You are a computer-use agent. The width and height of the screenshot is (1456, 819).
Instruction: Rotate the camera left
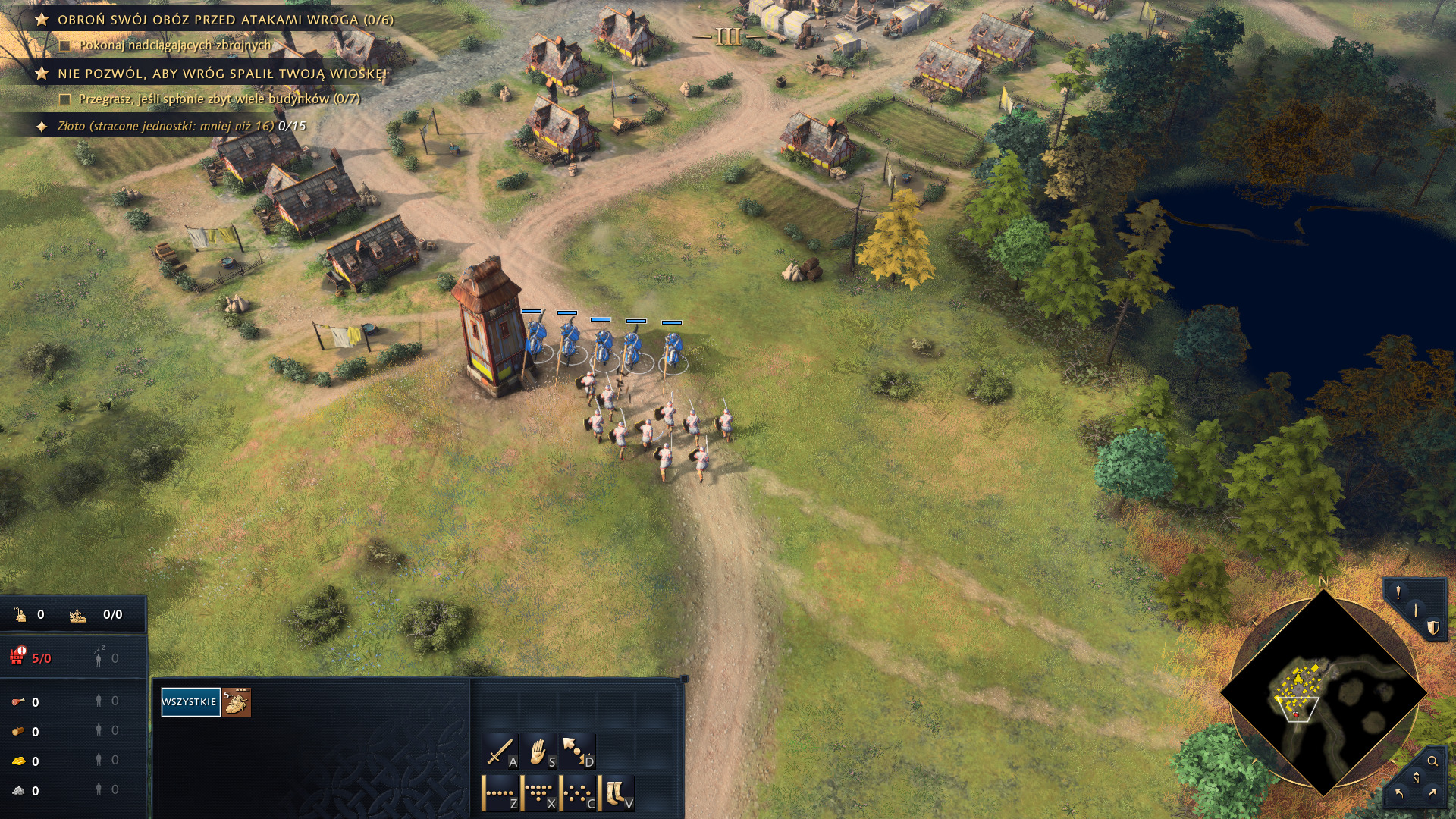click(1399, 794)
